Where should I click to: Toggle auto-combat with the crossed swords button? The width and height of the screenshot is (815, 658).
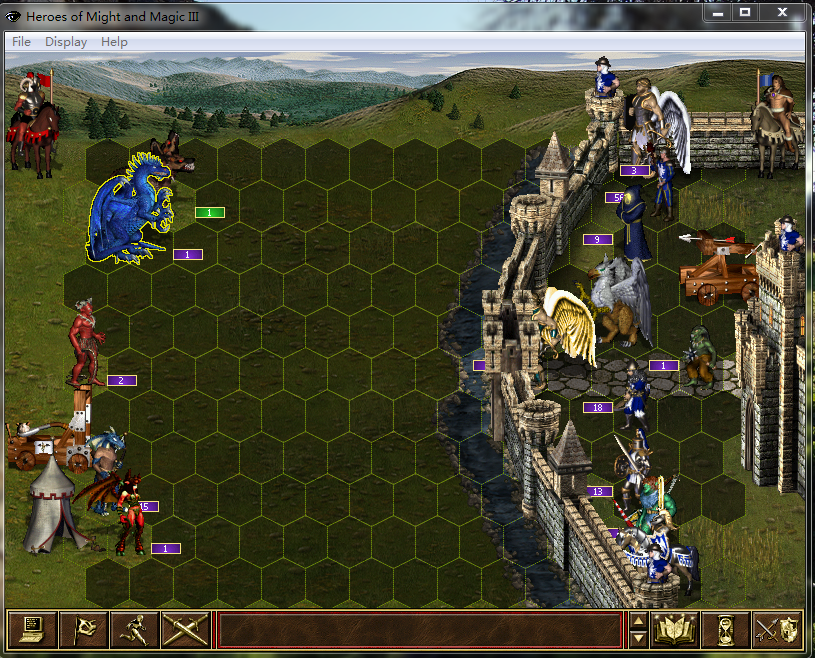point(185,629)
